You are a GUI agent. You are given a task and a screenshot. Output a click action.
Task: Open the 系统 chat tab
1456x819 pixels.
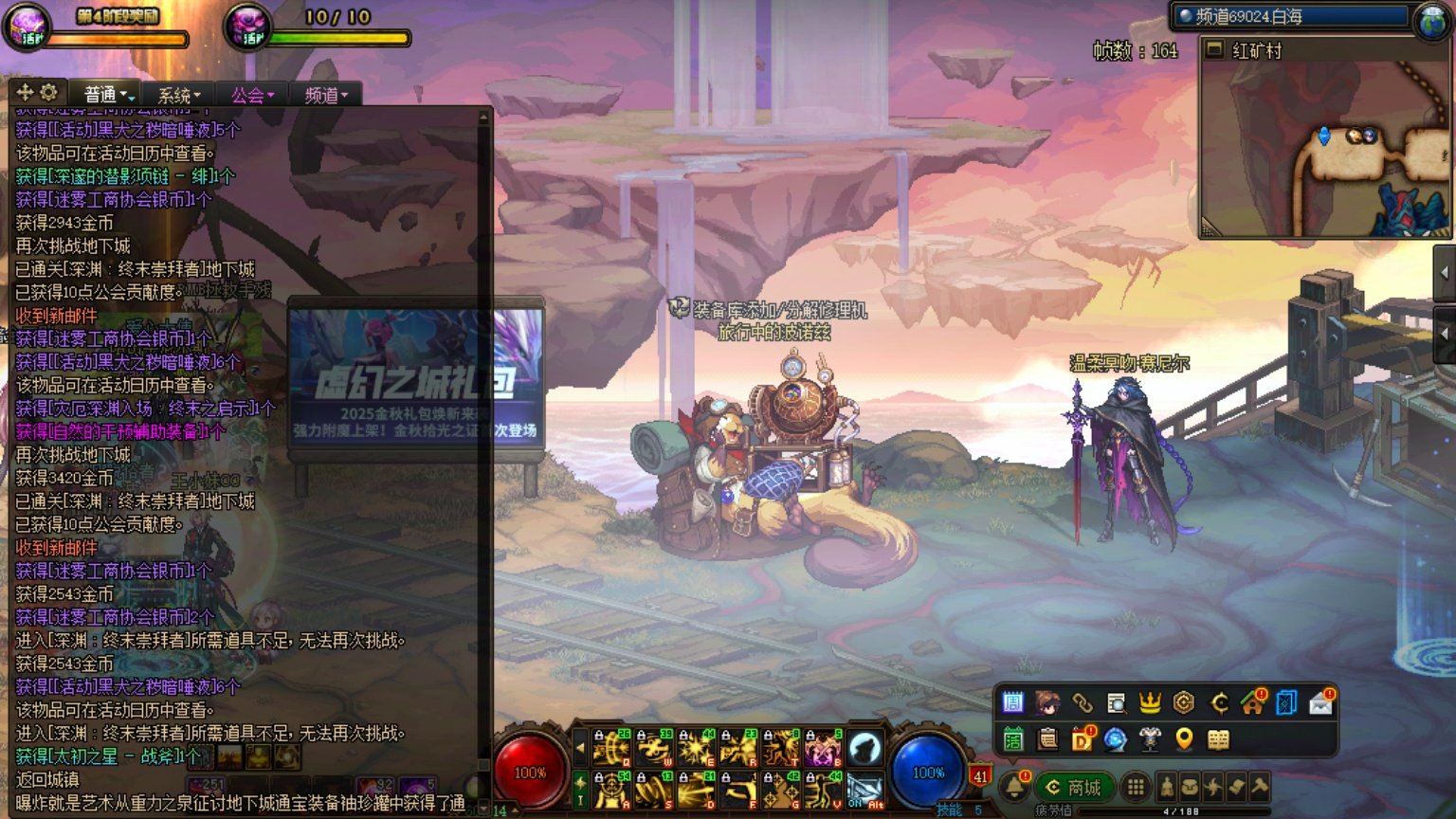tap(178, 95)
